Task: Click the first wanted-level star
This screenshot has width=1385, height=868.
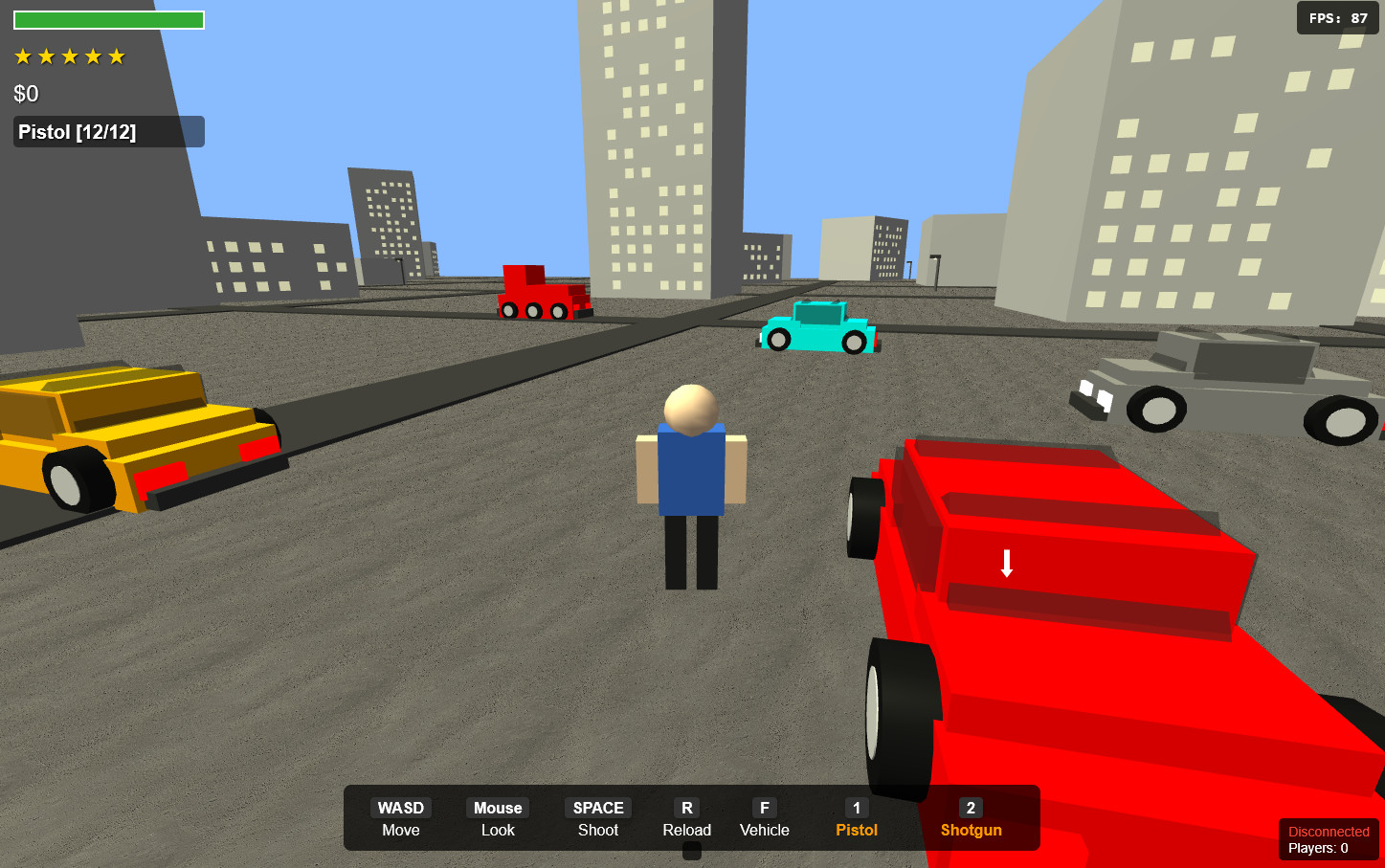Action: click(24, 56)
